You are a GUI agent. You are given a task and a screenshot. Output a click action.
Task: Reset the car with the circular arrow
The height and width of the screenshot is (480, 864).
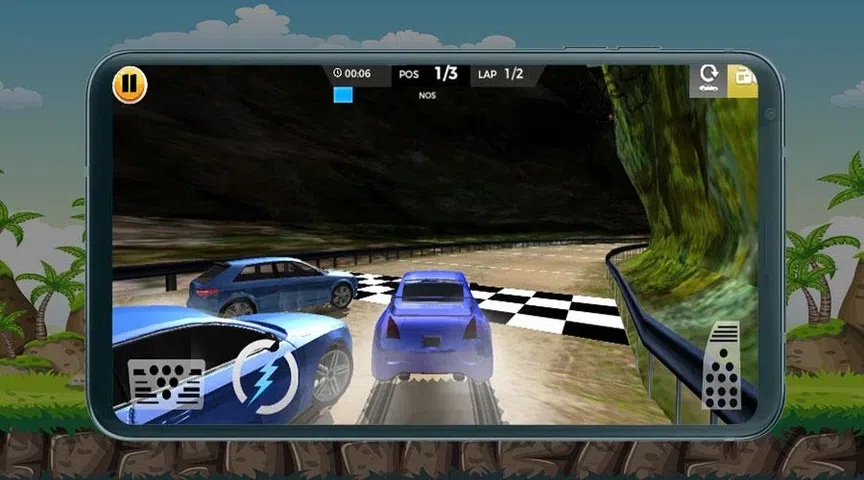pos(709,79)
